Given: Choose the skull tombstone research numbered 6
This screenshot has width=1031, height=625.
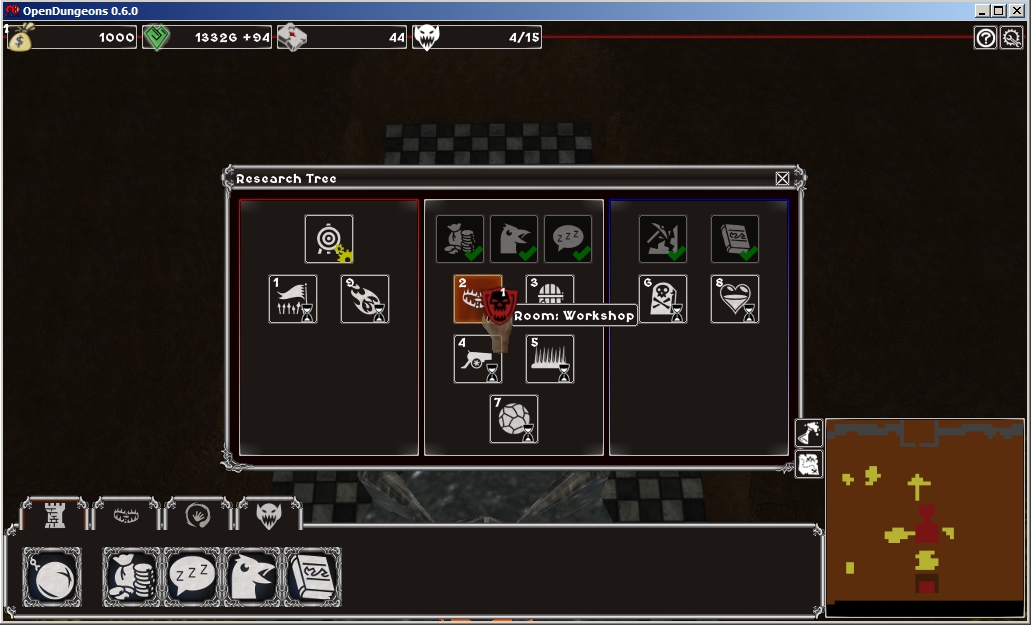Looking at the screenshot, I should coord(663,299).
